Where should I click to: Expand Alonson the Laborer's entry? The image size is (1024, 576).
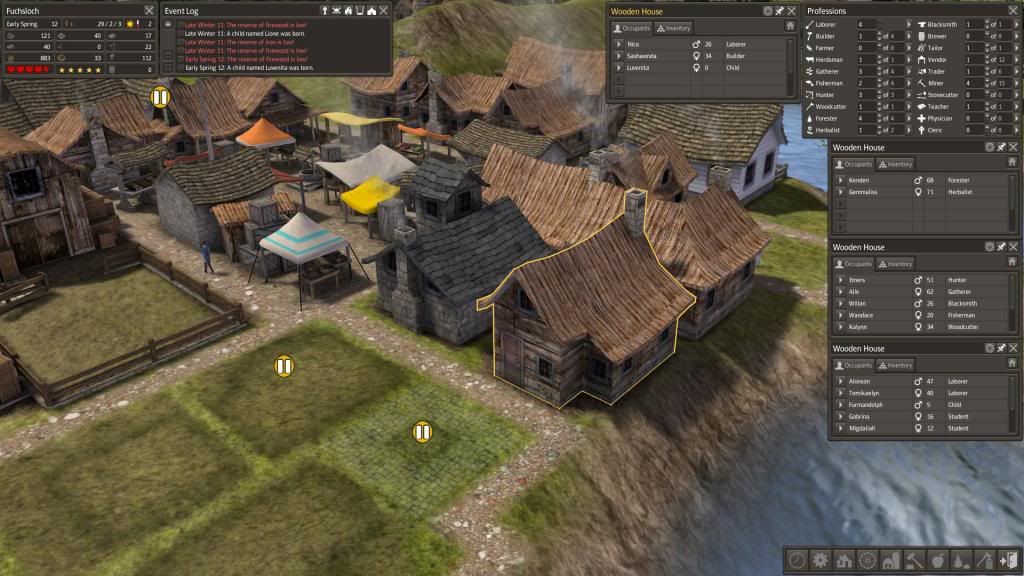tap(840, 382)
